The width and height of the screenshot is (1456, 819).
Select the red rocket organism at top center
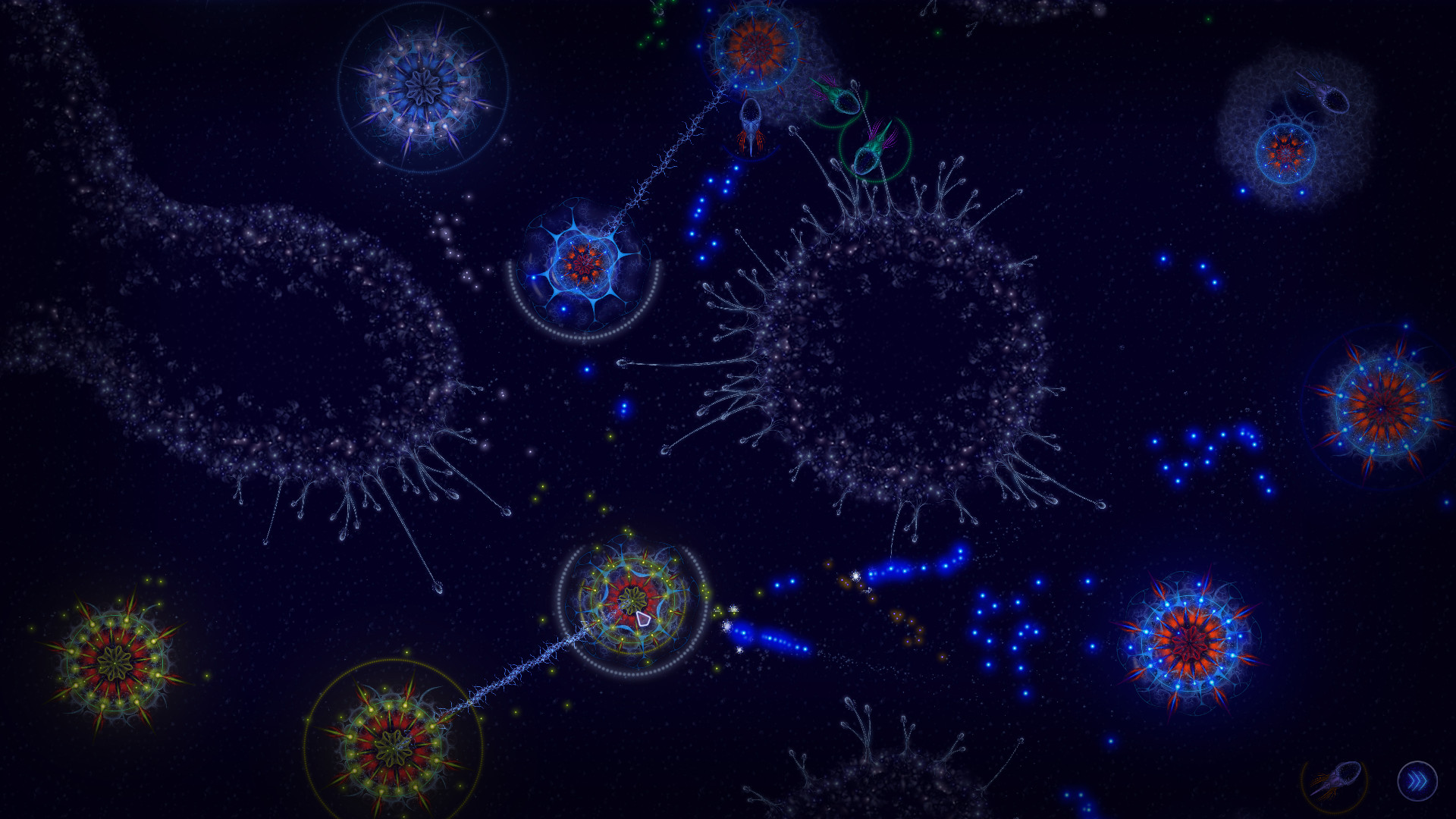pyautogui.click(x=751, y=125)
